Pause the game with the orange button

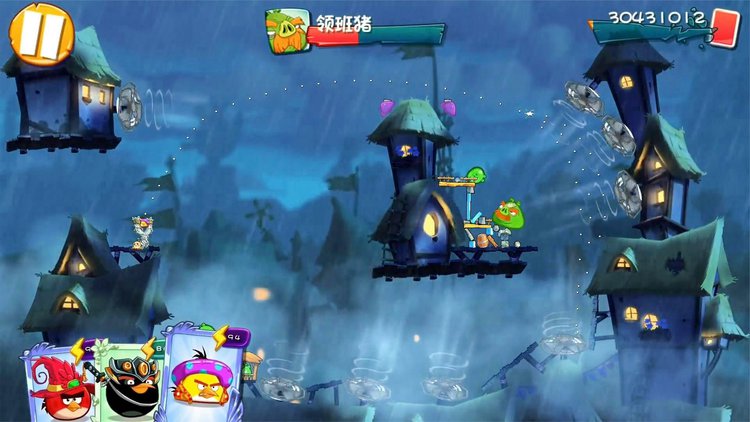41,31
